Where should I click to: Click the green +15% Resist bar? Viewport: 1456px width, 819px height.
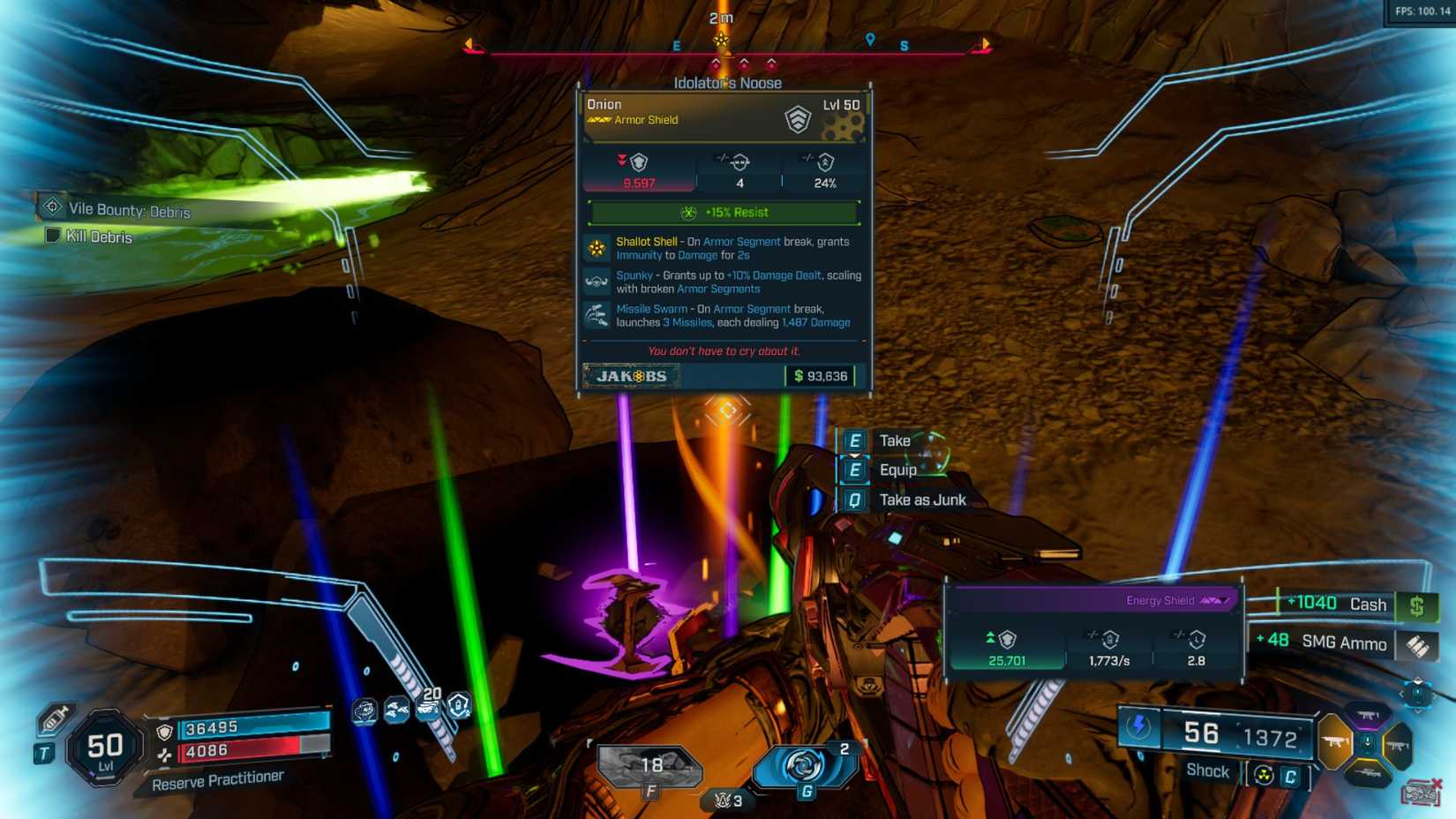724,212
